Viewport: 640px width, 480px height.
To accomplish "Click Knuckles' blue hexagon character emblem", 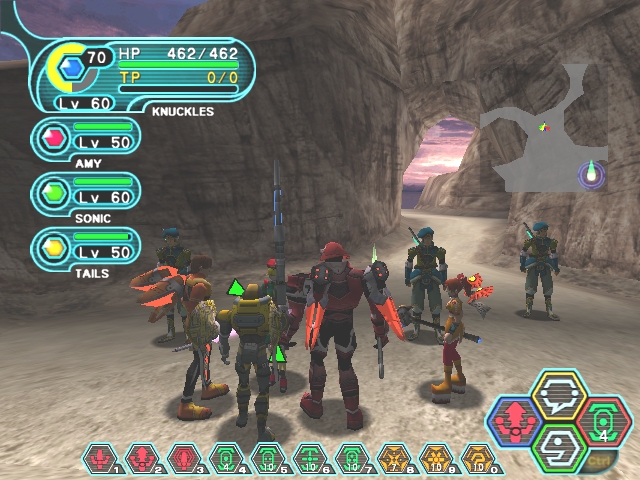I will coord(72,68).
